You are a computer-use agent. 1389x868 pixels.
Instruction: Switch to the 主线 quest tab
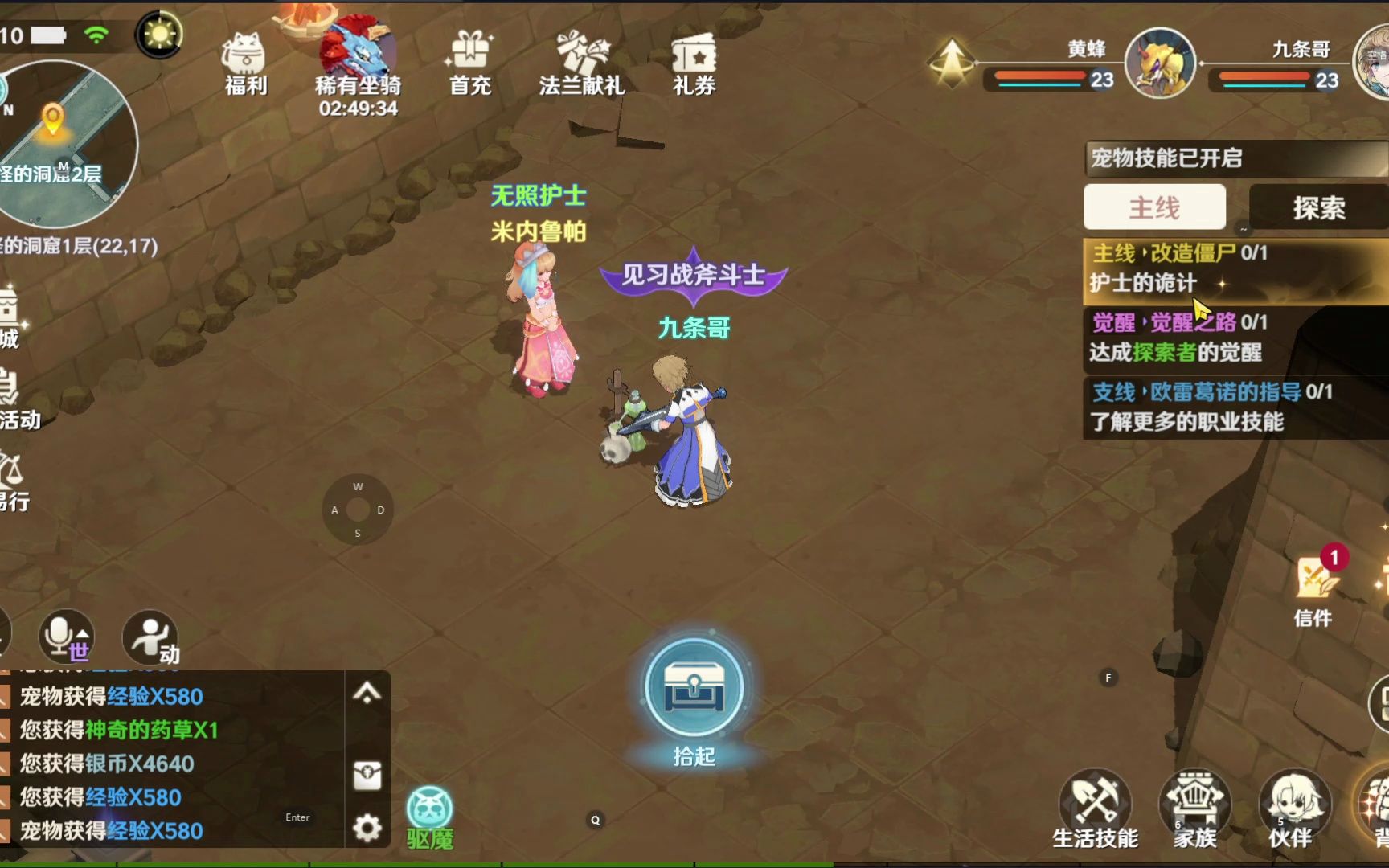pos(1154,207)
